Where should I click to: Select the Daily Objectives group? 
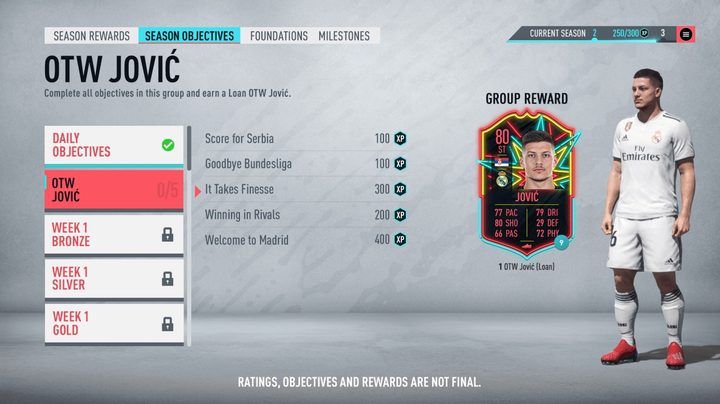(114, 145)
